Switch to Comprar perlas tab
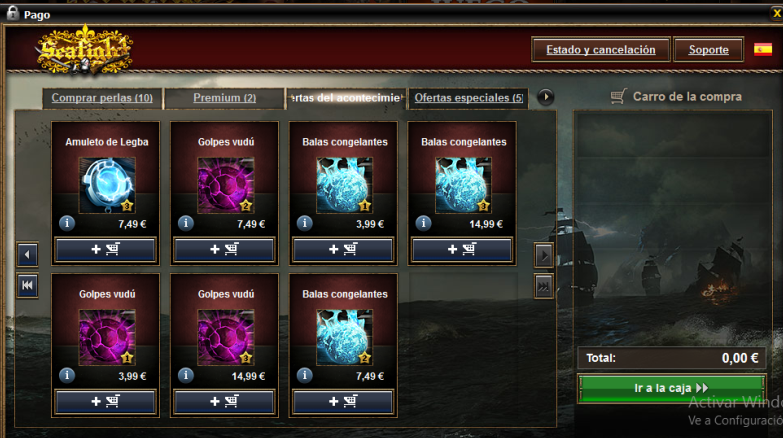Image resolution: width=783 pixels, height=438 pixels. pyautogui.click(x=102, y=98)
